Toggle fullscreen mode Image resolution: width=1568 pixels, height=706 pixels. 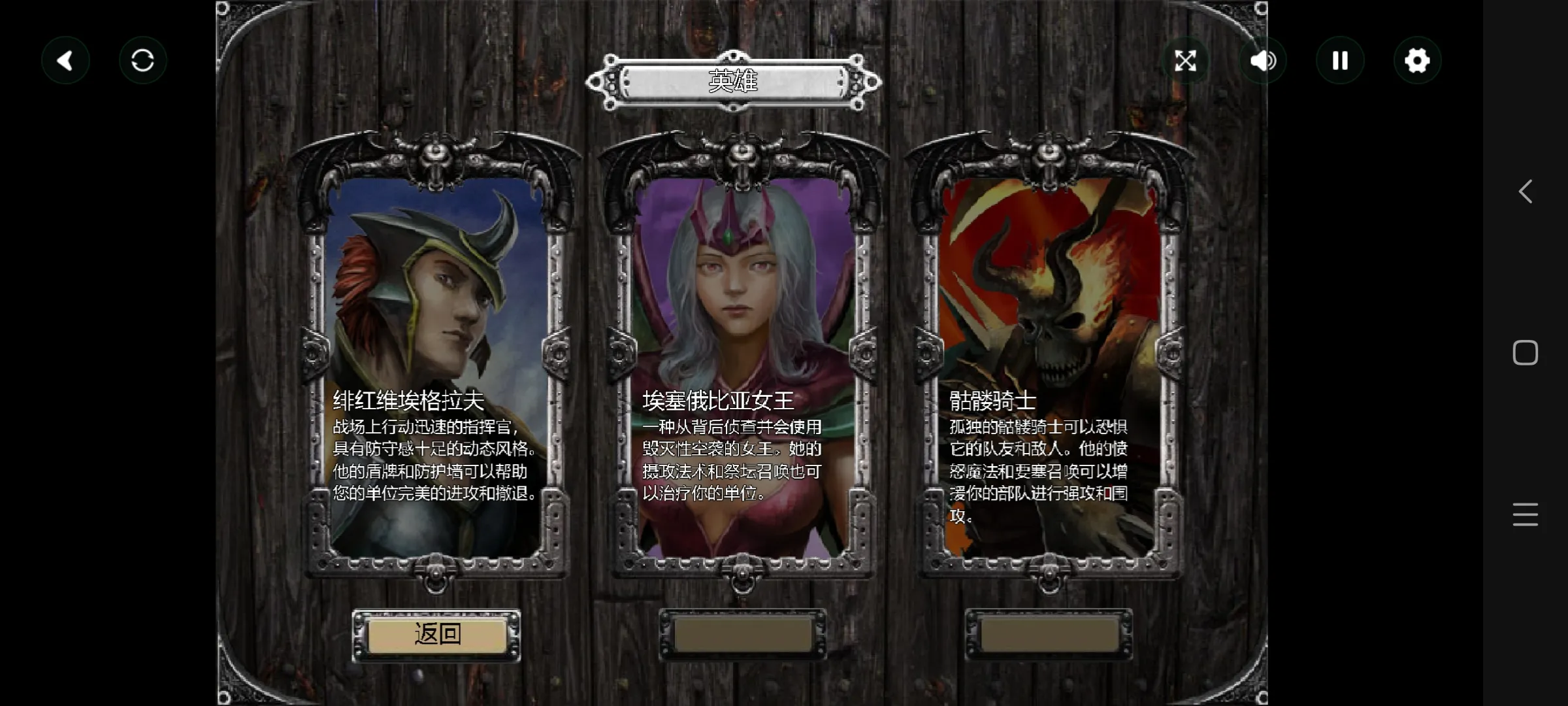pyautogui.click(x=1185, y=61)
